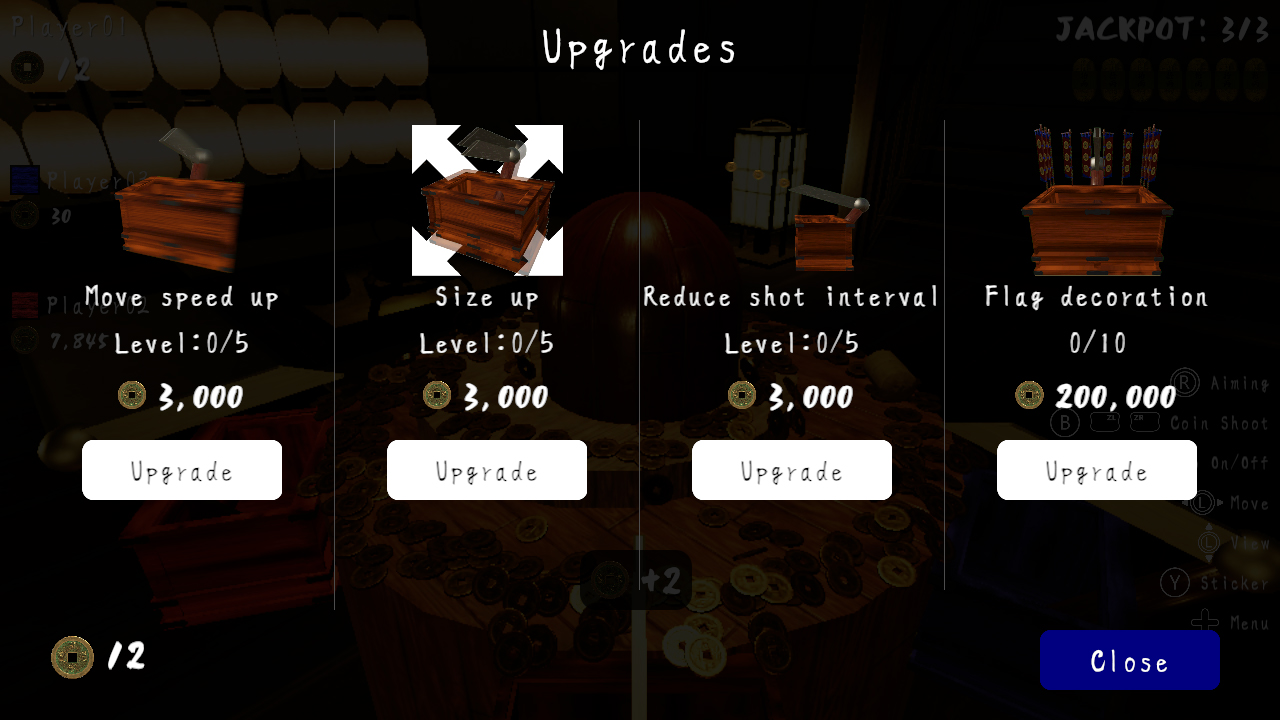Click the Flag decoration festival crate icon

(1096, 200)
